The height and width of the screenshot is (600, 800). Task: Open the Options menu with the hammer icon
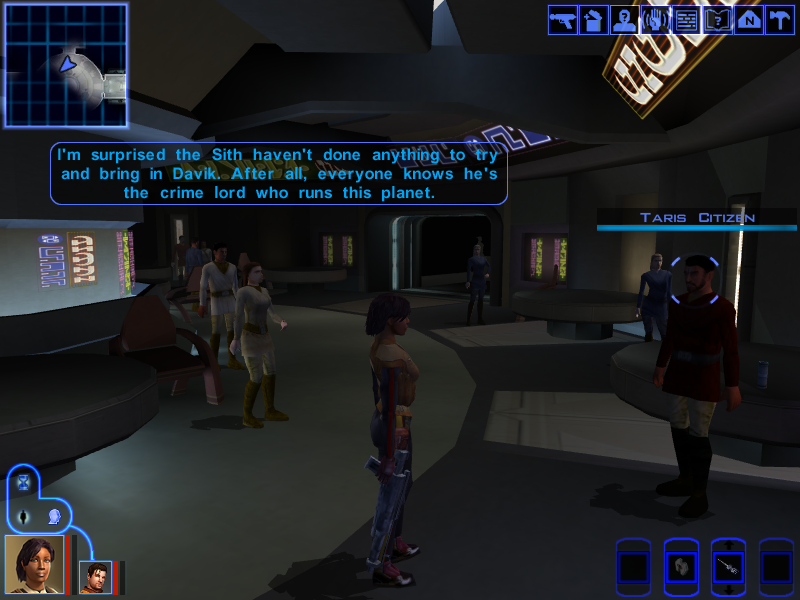tap(779, 20)
